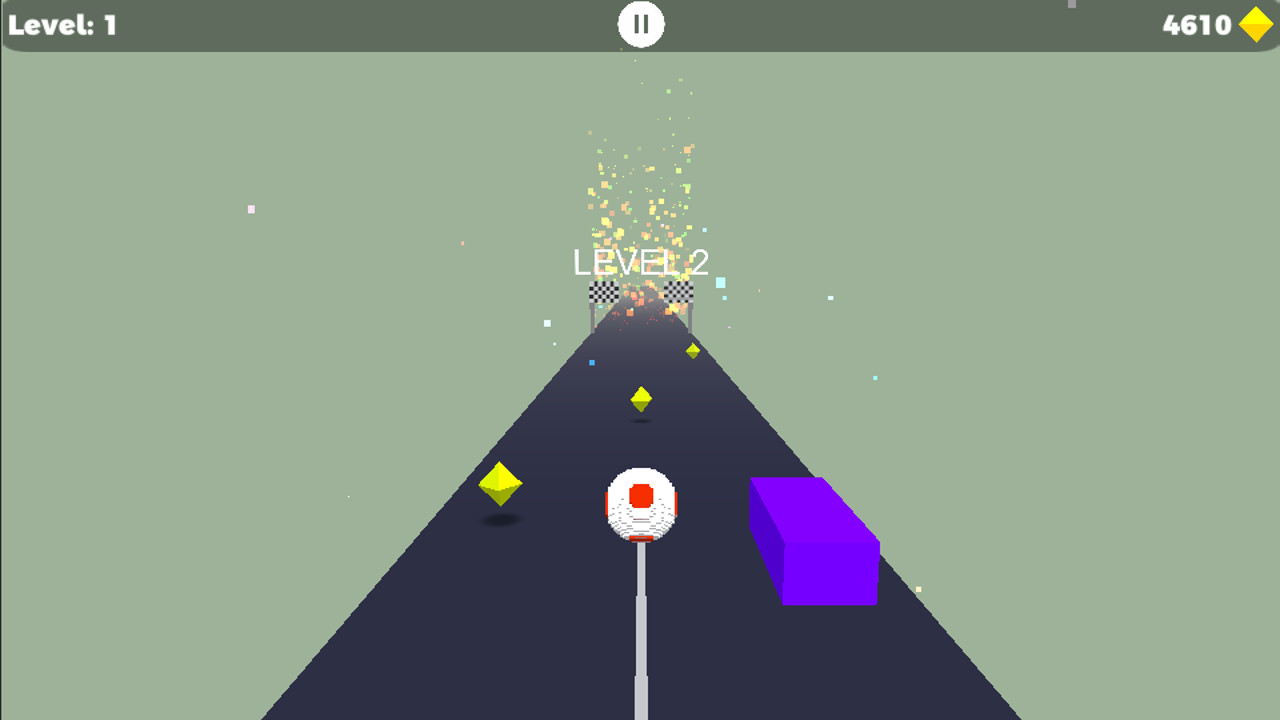Click the gem floating near the purple cube
1280x720 pixels.
coord(691,351)
